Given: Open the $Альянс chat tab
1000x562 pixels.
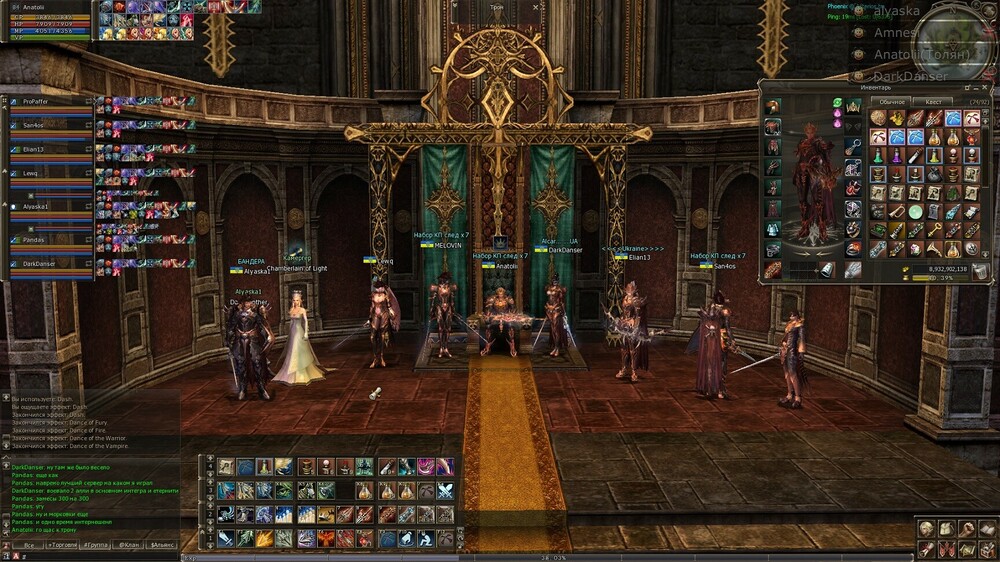Looking at the screenshot, I should (x=160, y=545).
